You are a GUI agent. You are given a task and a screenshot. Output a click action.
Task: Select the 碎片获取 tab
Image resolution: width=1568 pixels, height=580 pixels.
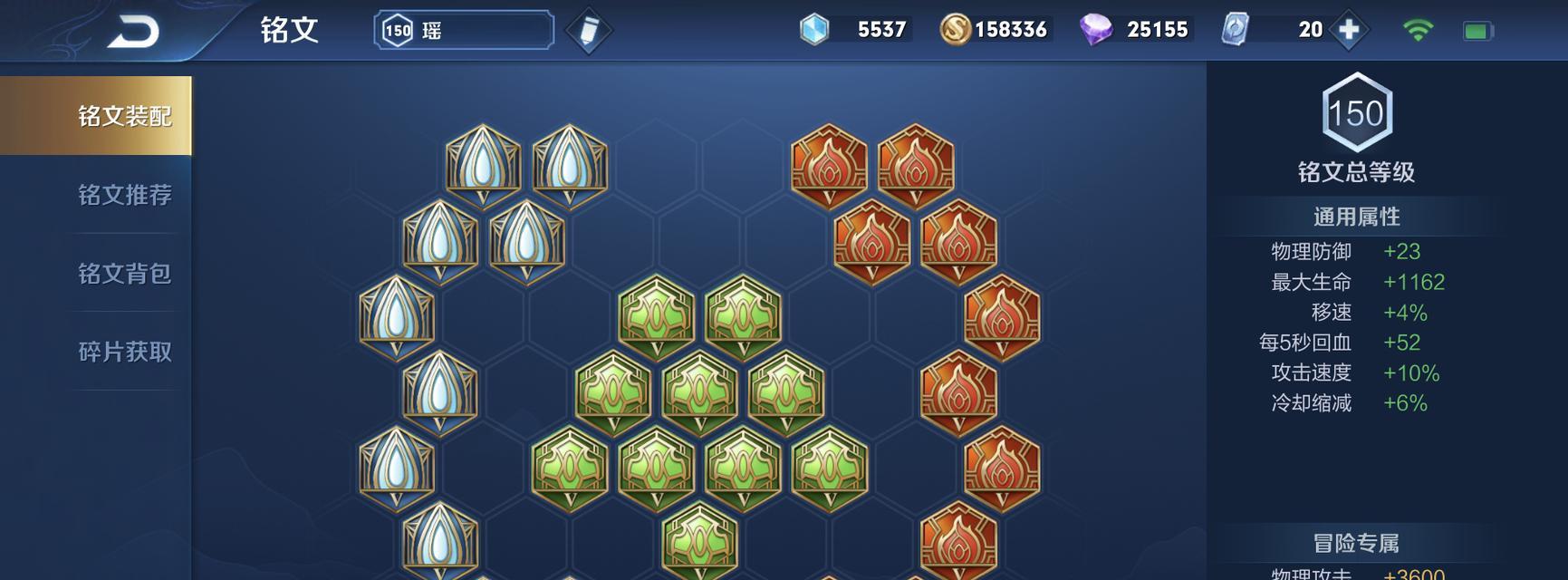(x=124, y=352)
